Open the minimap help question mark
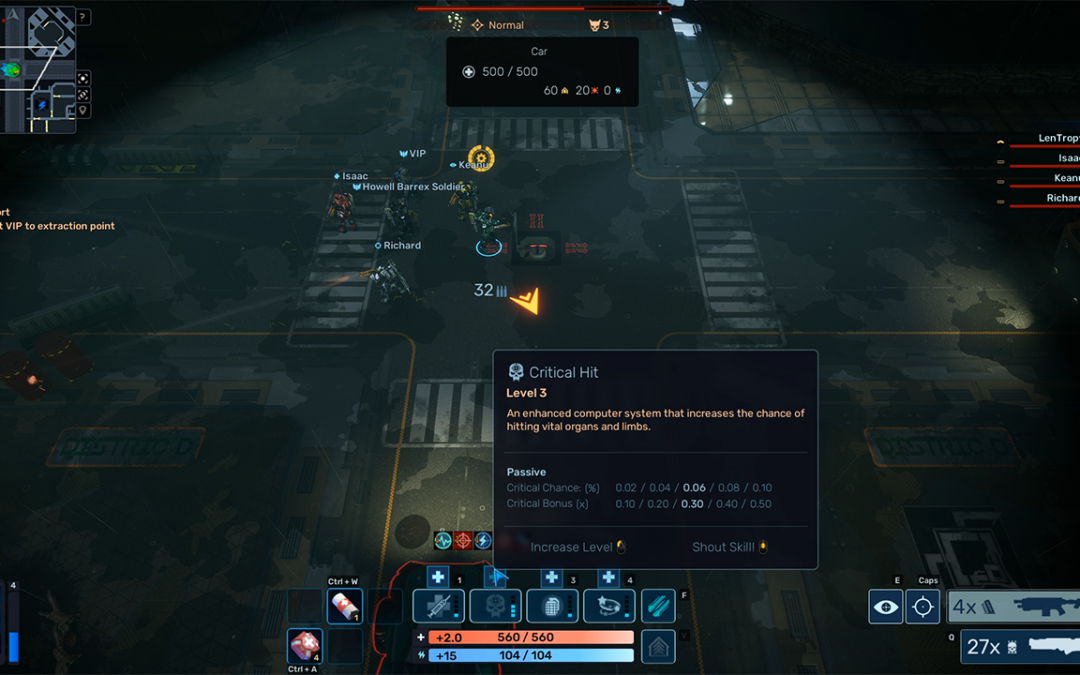The image size is (1080, 675). pos(83,17)
